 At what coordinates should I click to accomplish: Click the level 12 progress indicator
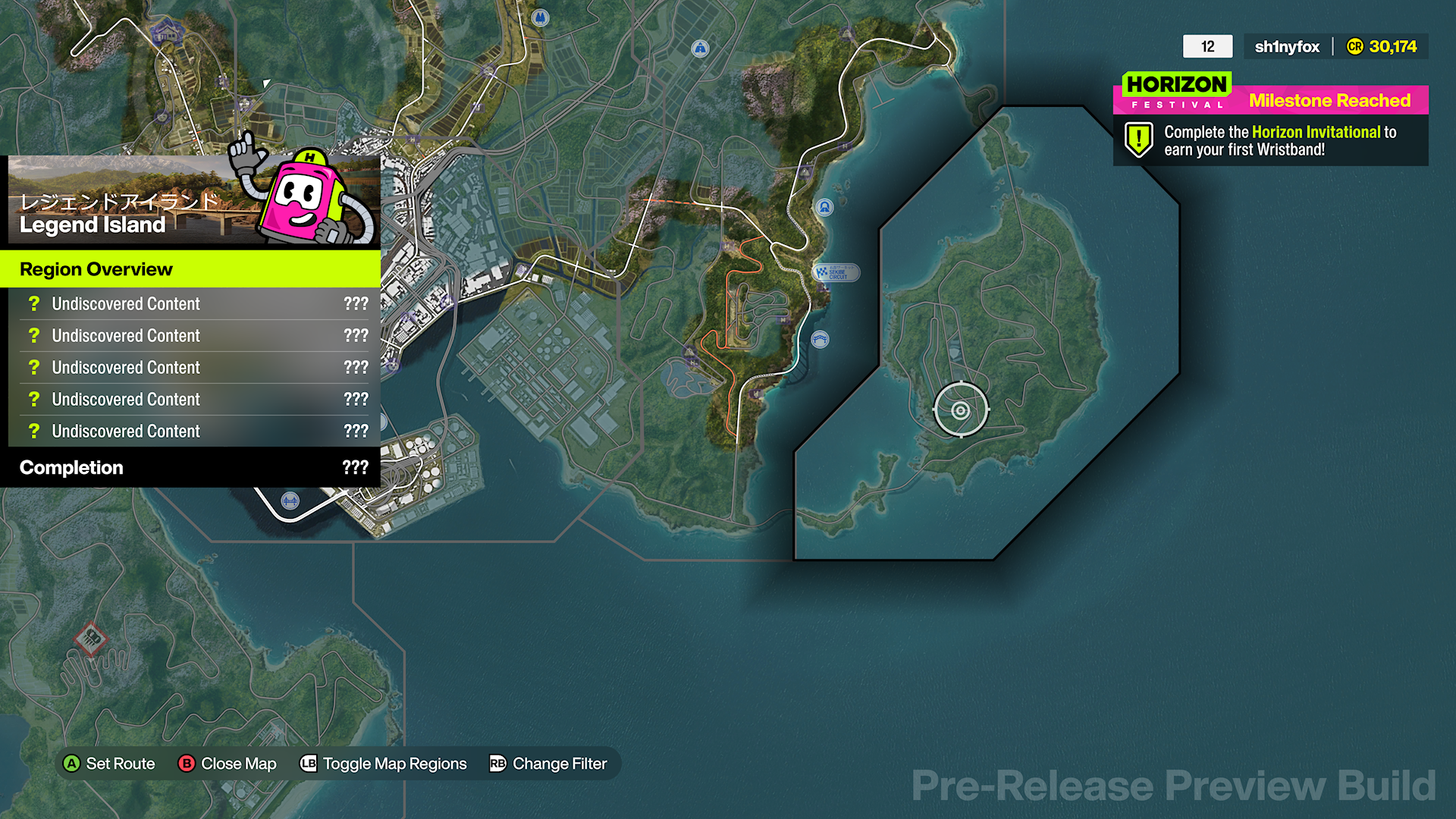tap(1207, 46)
